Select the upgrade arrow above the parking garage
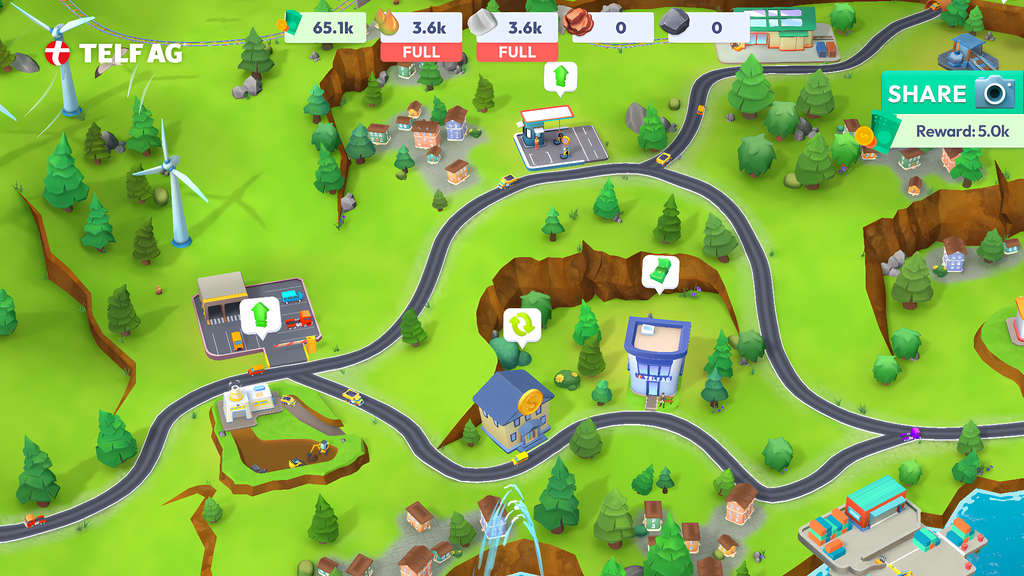This screenshot has height=576, width=1024. [x=260, y=315]
